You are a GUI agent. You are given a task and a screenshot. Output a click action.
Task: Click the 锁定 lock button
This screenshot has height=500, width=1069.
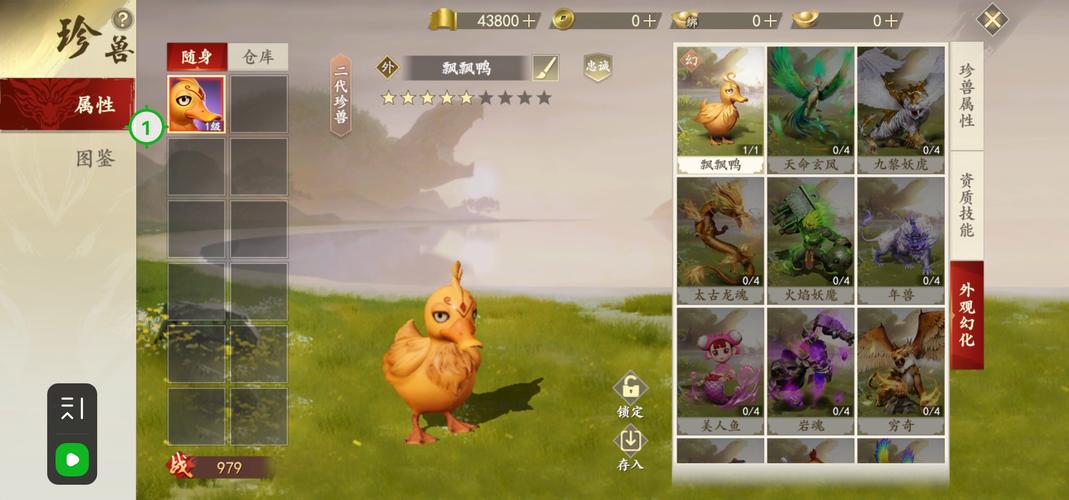point(630,395)
